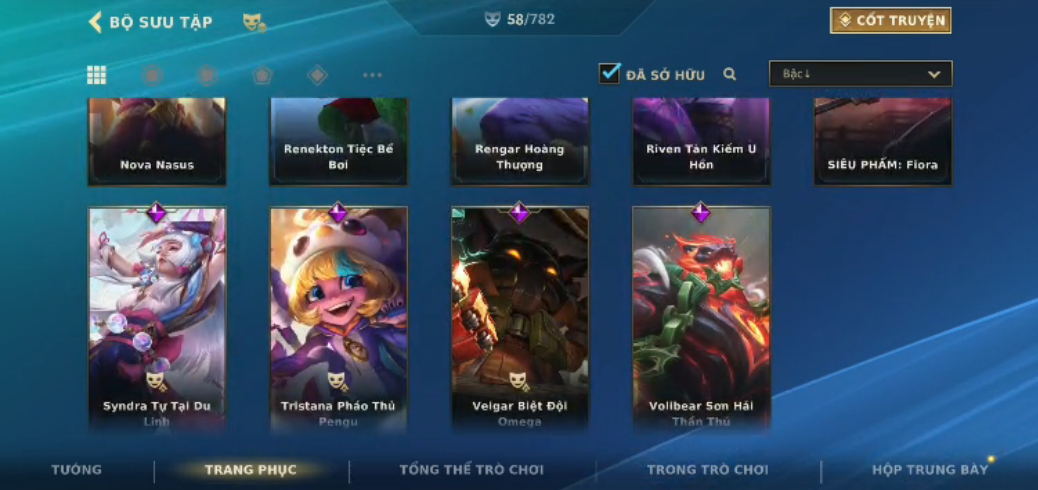This screenshot has height=490, width=1038.
Task: Switch to the Tổng Thể Trò Chơi tab
Action: (x=471, y=470)
